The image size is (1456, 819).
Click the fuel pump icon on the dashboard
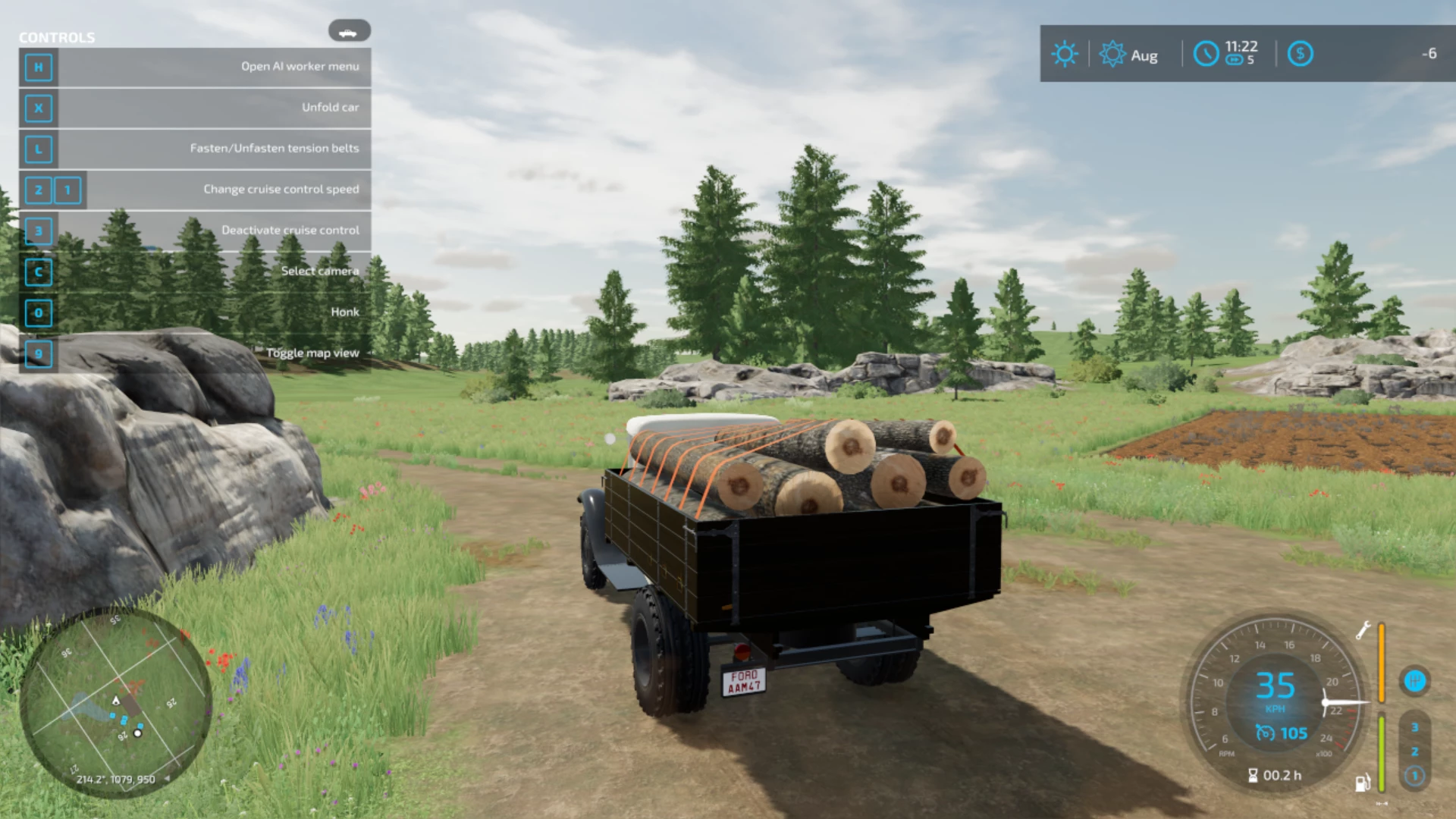[x=1363, y=778]
